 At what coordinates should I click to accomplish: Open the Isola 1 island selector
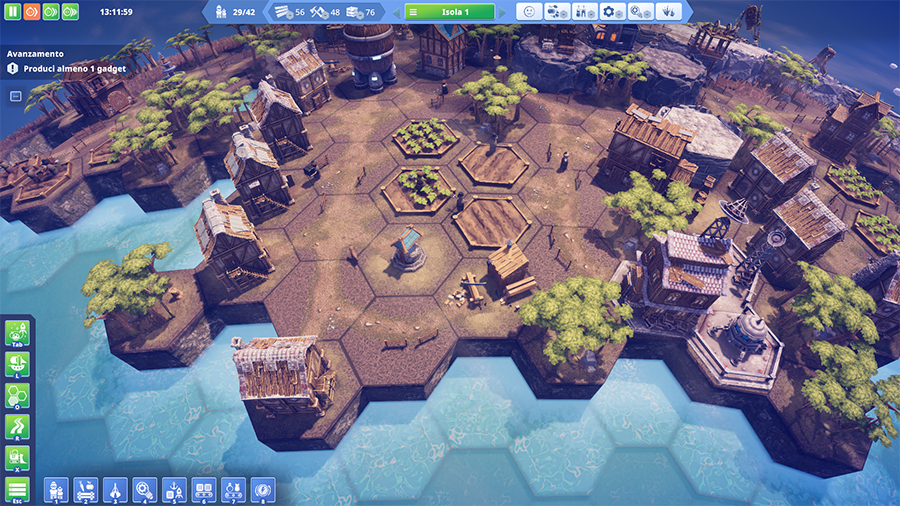(450, 12)
